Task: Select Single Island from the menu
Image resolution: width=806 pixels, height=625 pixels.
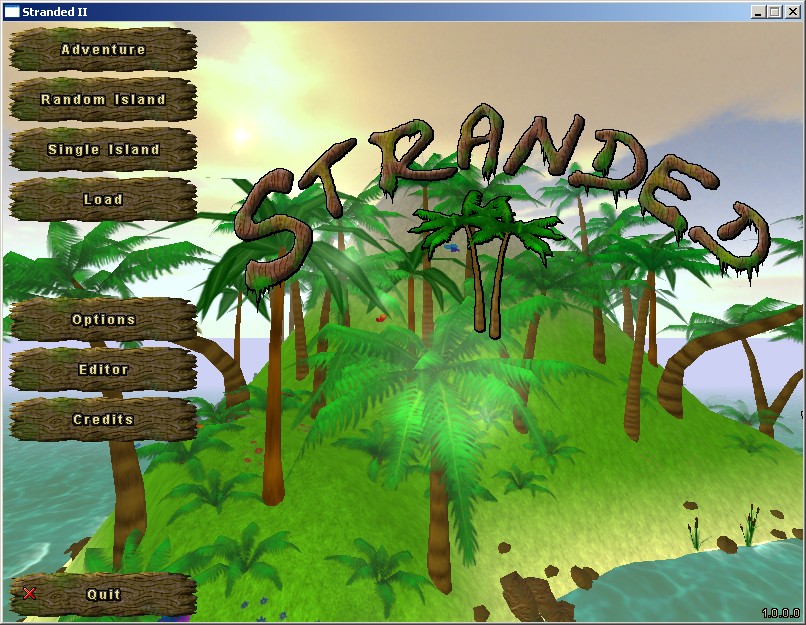Action: (x=103, y=149)
